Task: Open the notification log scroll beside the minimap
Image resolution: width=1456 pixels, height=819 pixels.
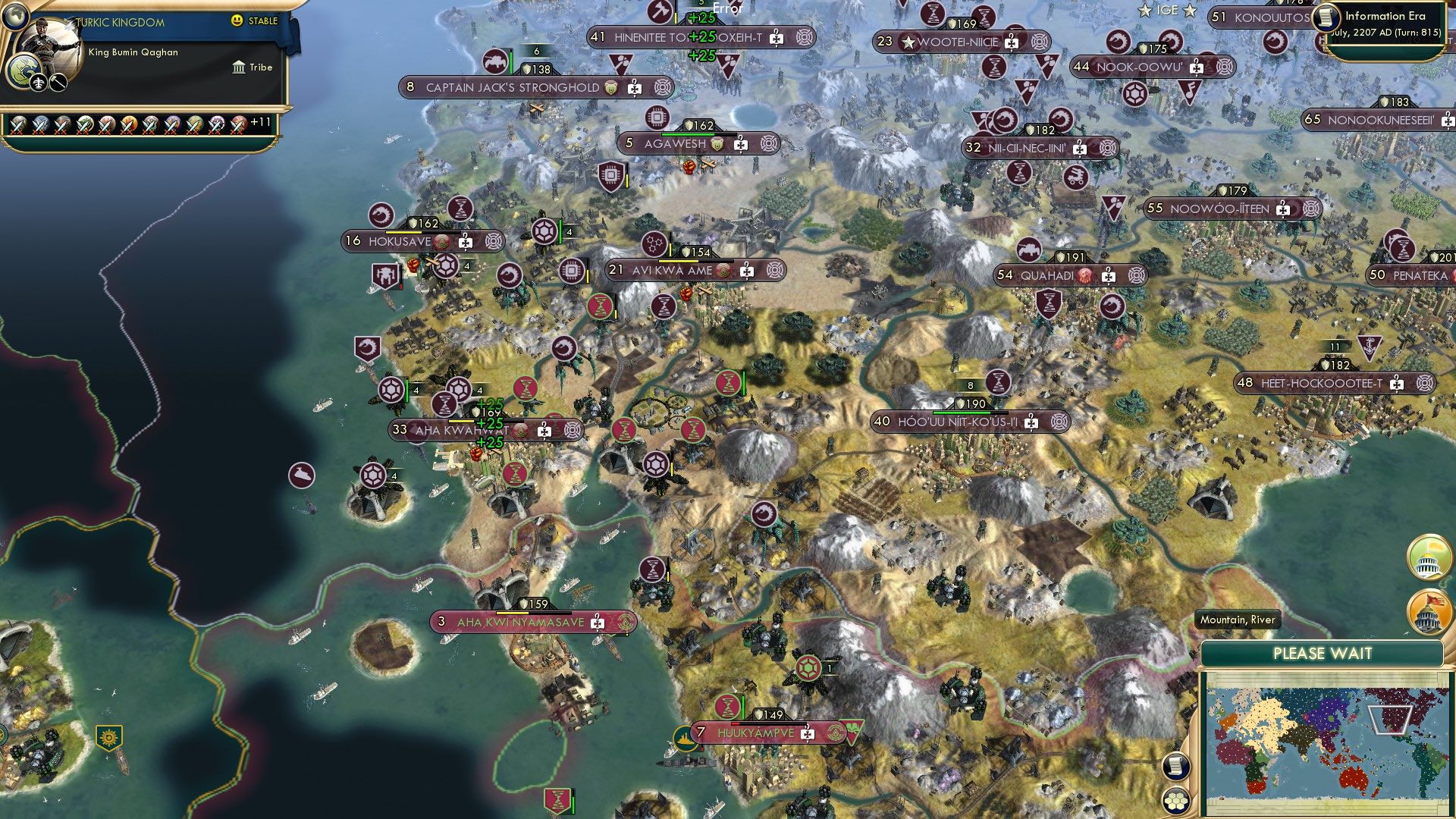Action: pos(1175,767)
